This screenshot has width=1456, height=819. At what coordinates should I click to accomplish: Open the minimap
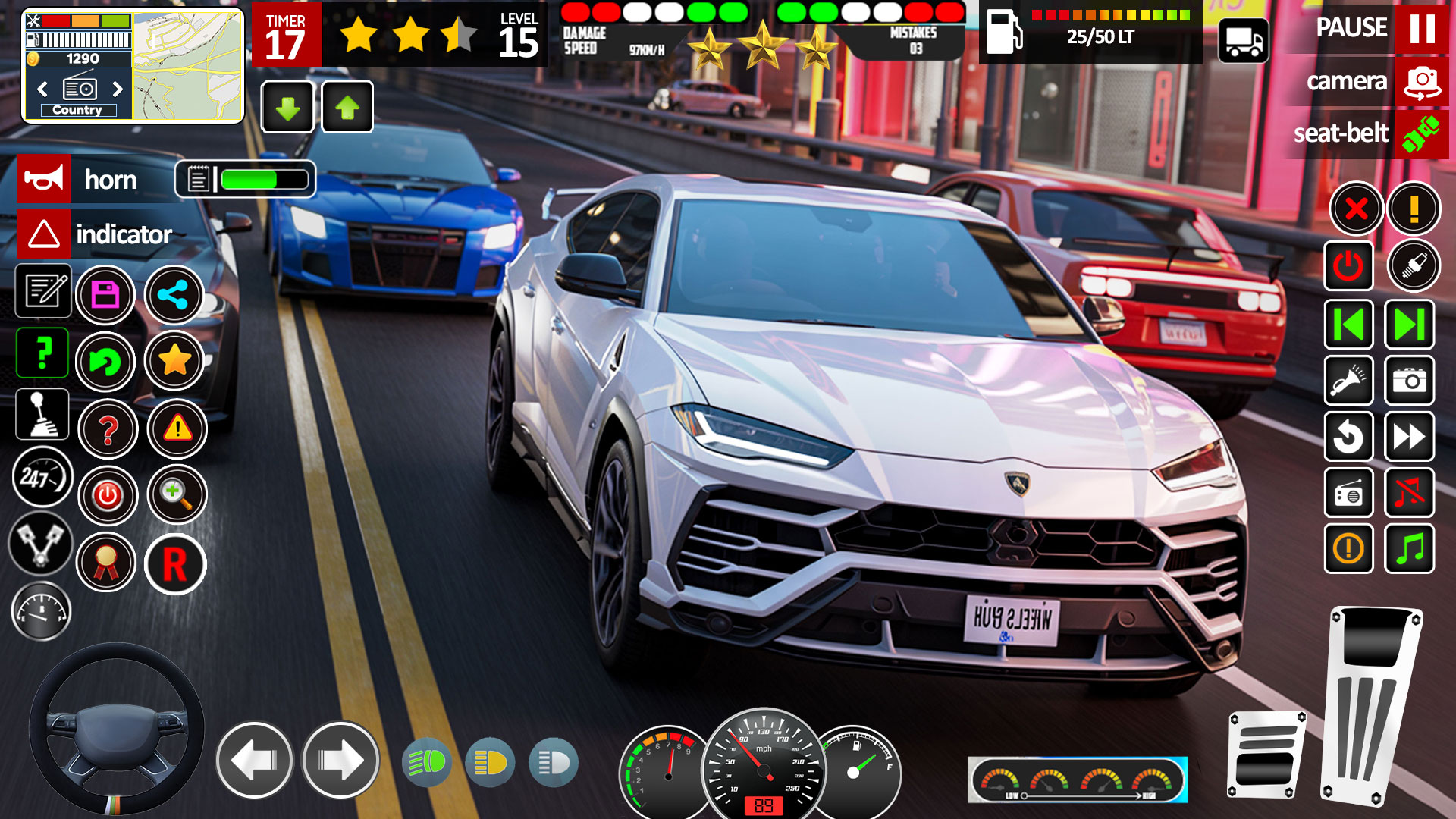[x=188, y=66]
